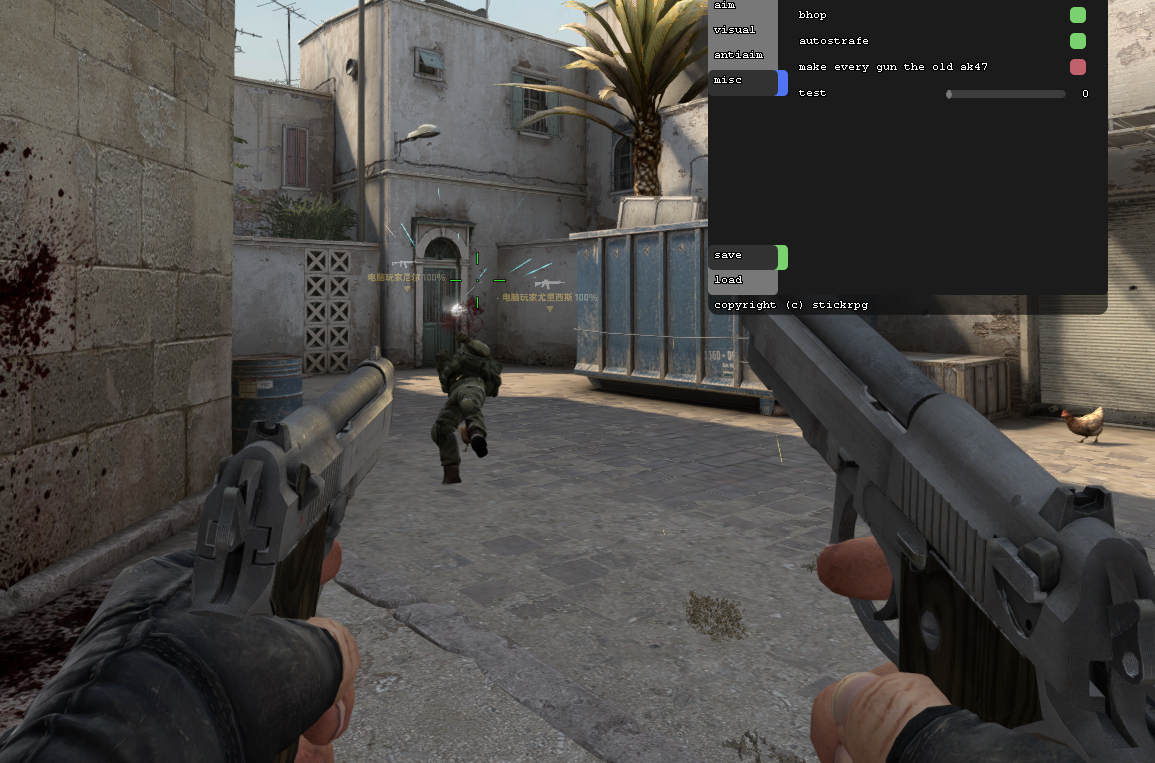Load the saved config
Screen dimensions: 1155x763
point(742,280)
